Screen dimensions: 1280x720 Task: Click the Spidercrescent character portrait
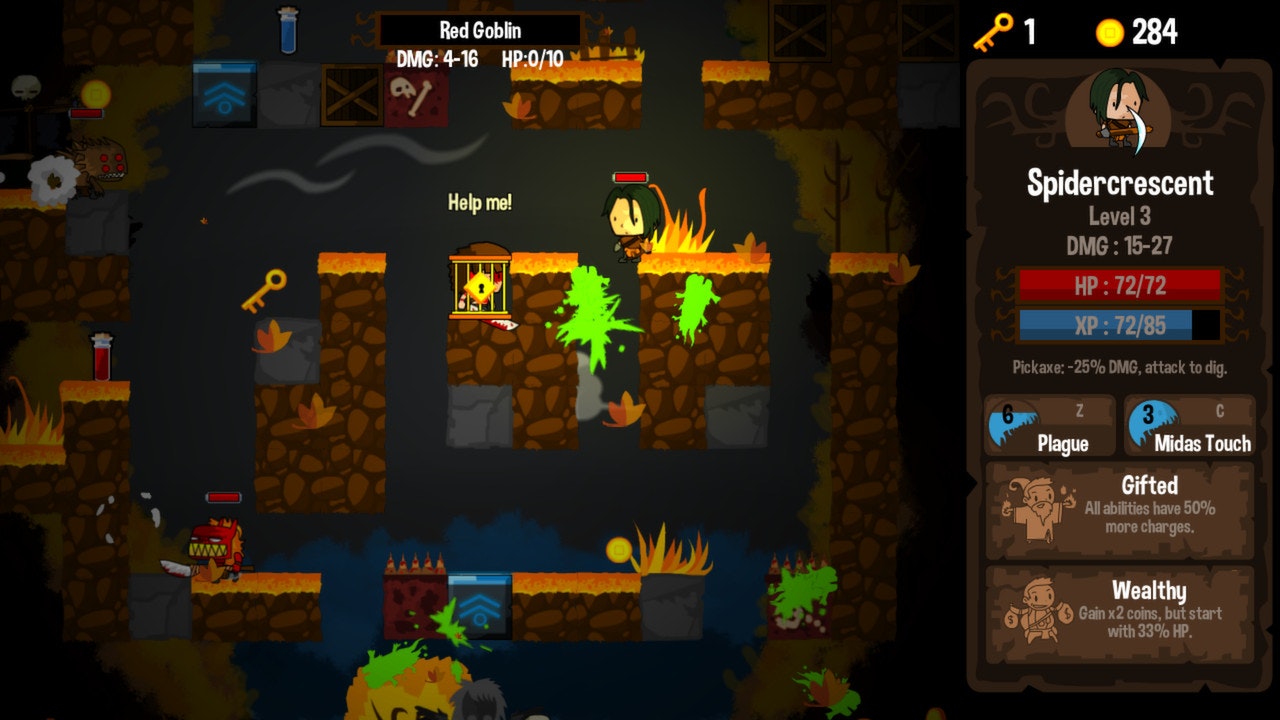(1118, 111)
